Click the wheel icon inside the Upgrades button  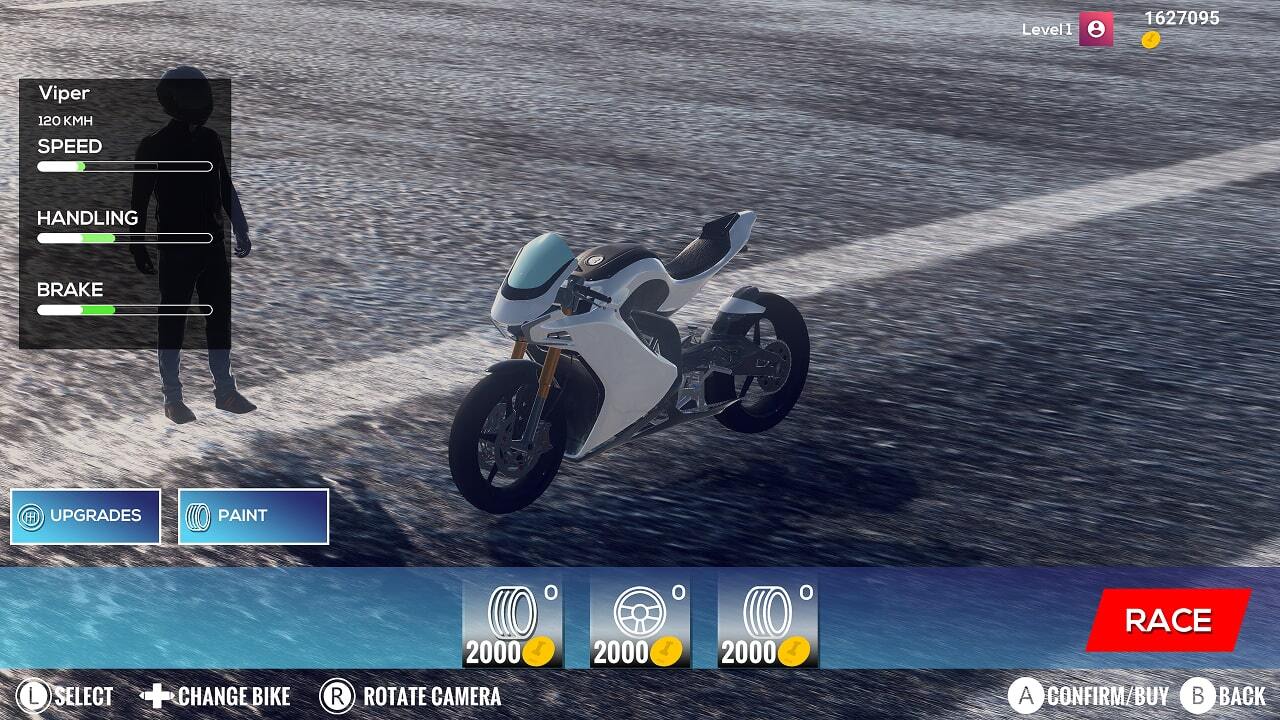[x=33, y=515]
